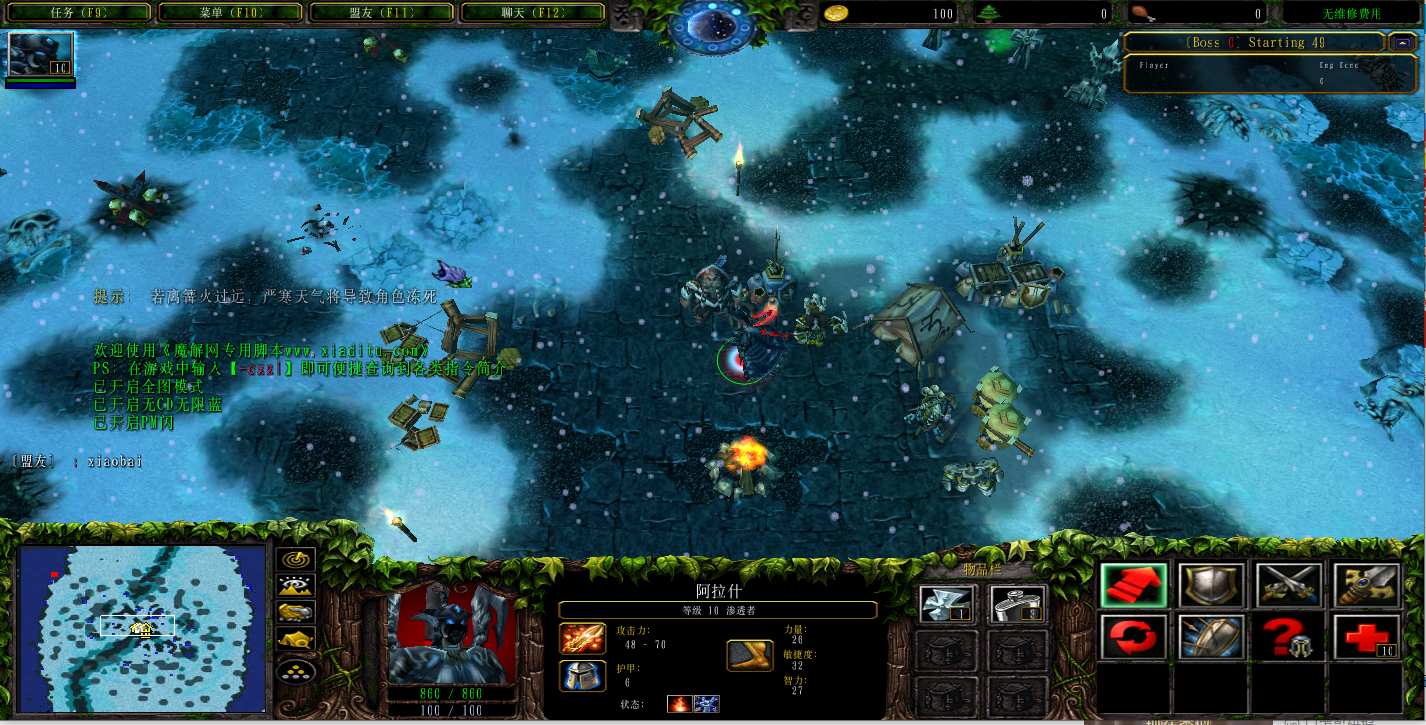Click the minimap to move the camera

(142, 628)
